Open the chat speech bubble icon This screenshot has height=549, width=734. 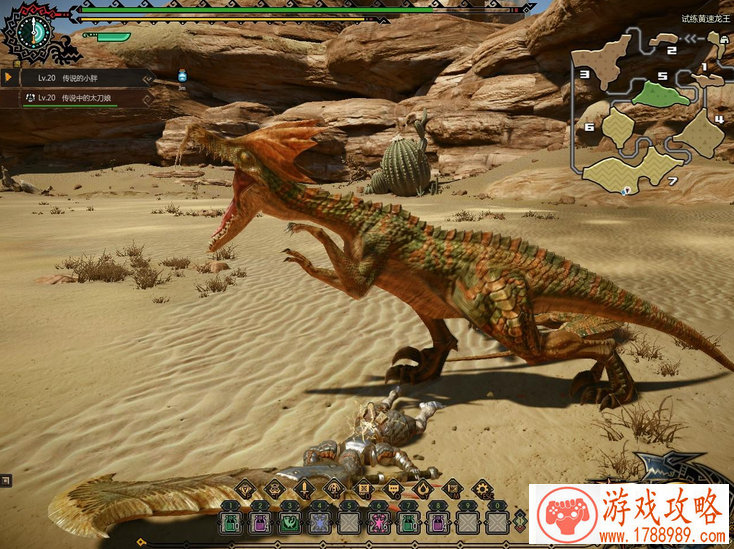(x=393, y=490)
